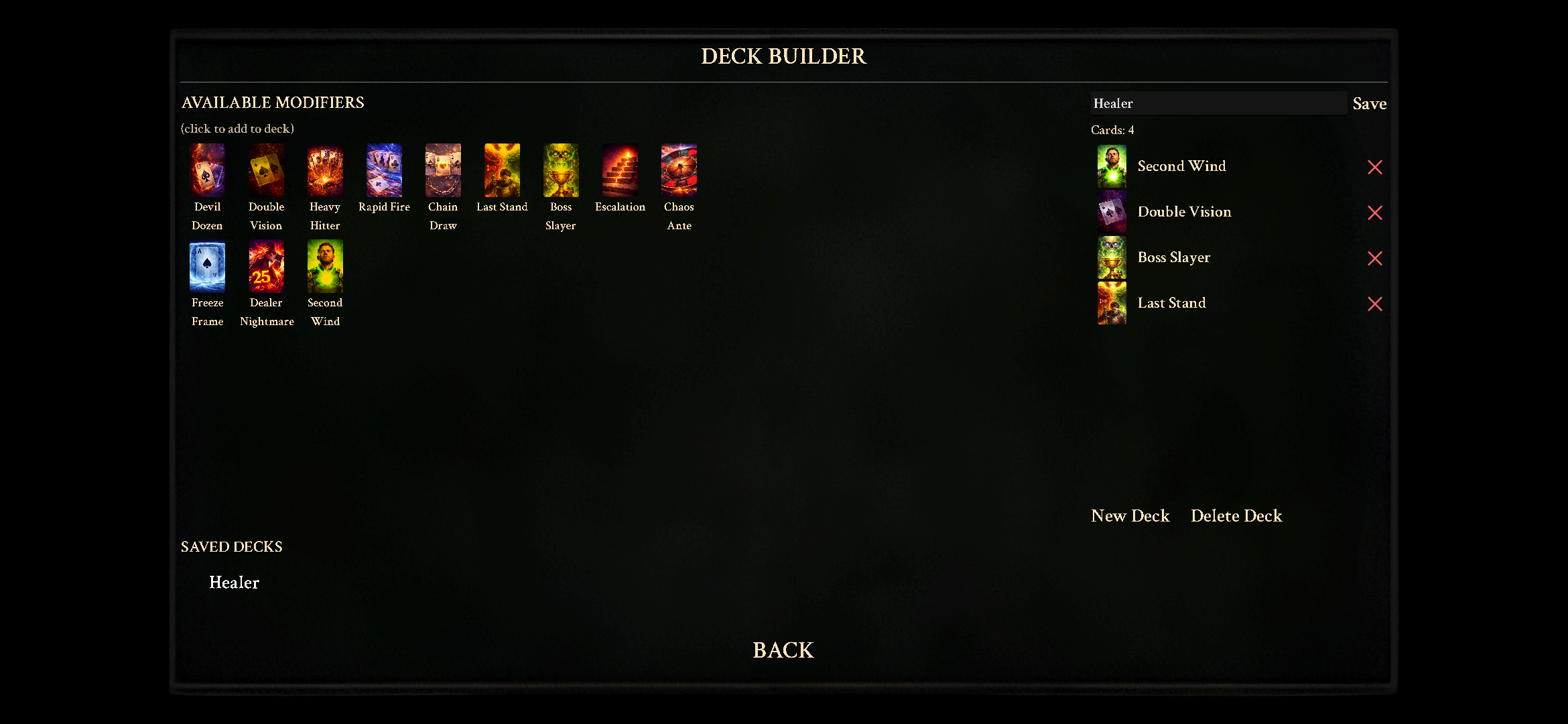
Task: Save the current deck
Action: click(x=1369, y=103)
